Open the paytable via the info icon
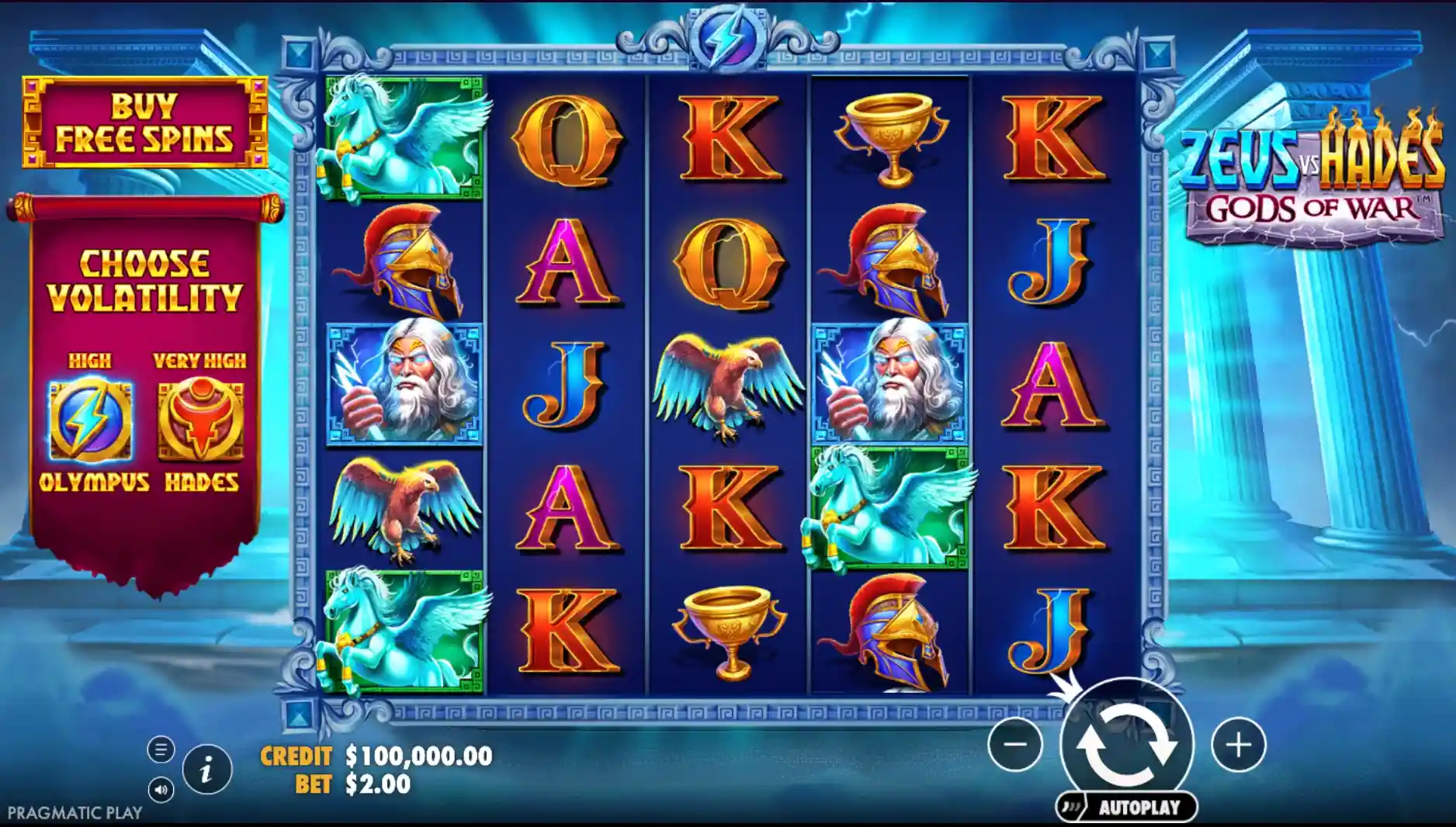The height and width of the screenshot is (827, 1456). point(206,772)
